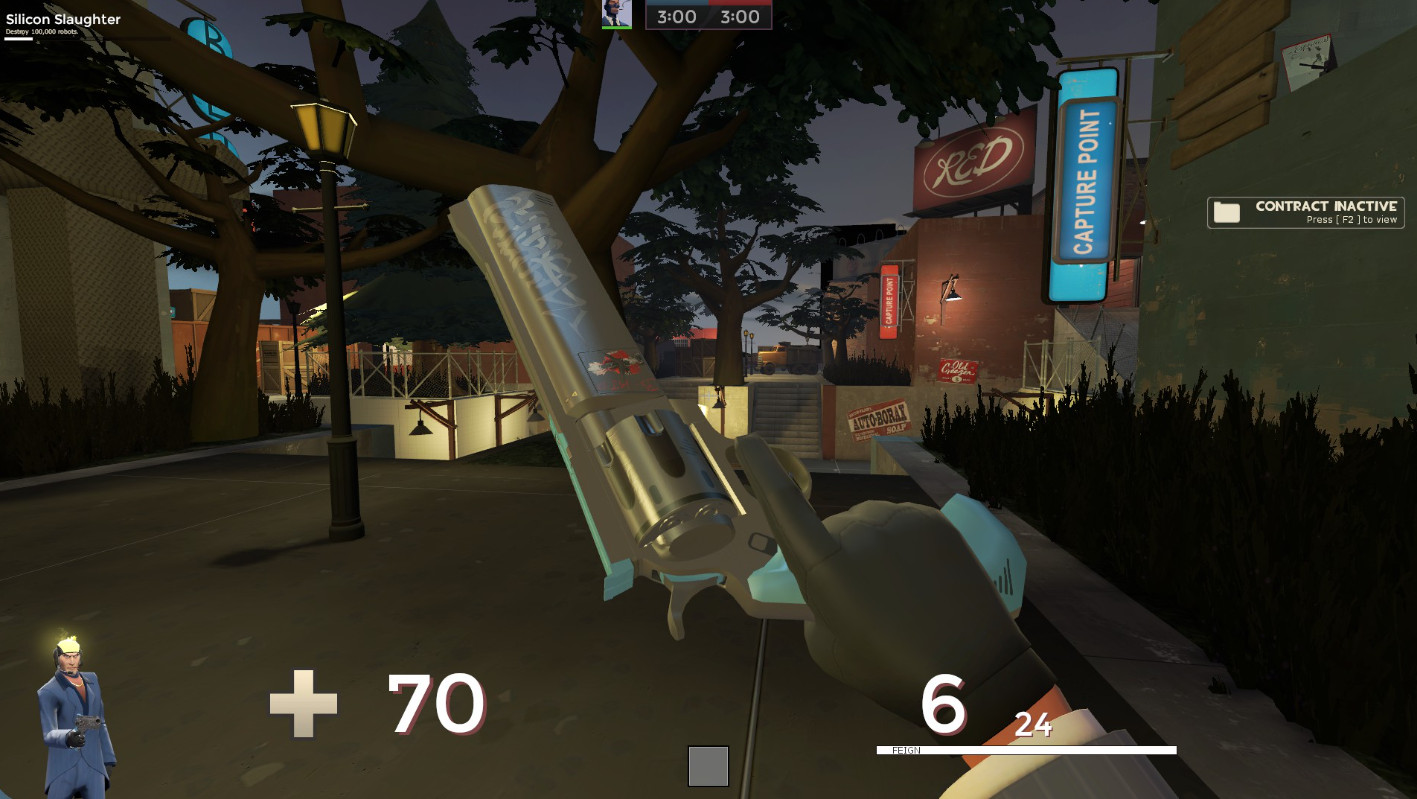Toggle the green health bar under the avatar
The height and width of the screenshot is (799, 1417).
point(617,27)
